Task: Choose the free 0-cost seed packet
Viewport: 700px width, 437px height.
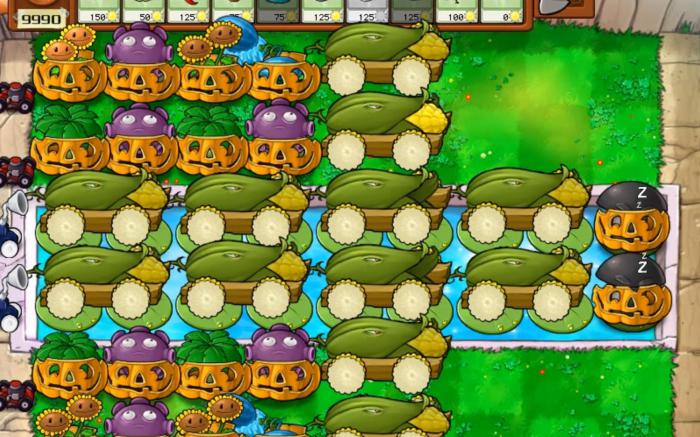Action: point(503,10)
